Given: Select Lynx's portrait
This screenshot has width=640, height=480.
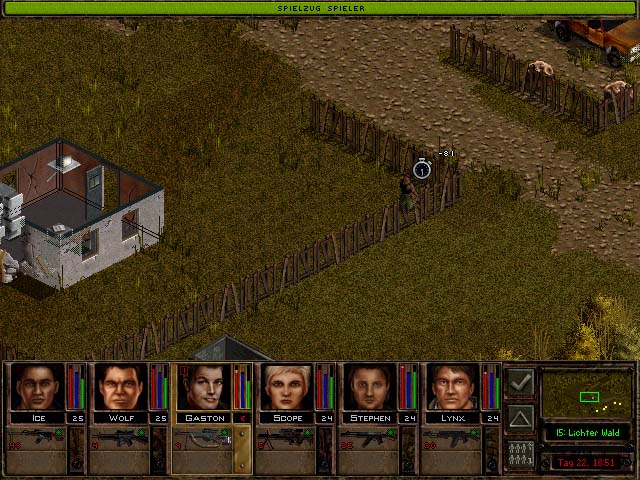Looking at the screenshot, I should coord(453,387).
